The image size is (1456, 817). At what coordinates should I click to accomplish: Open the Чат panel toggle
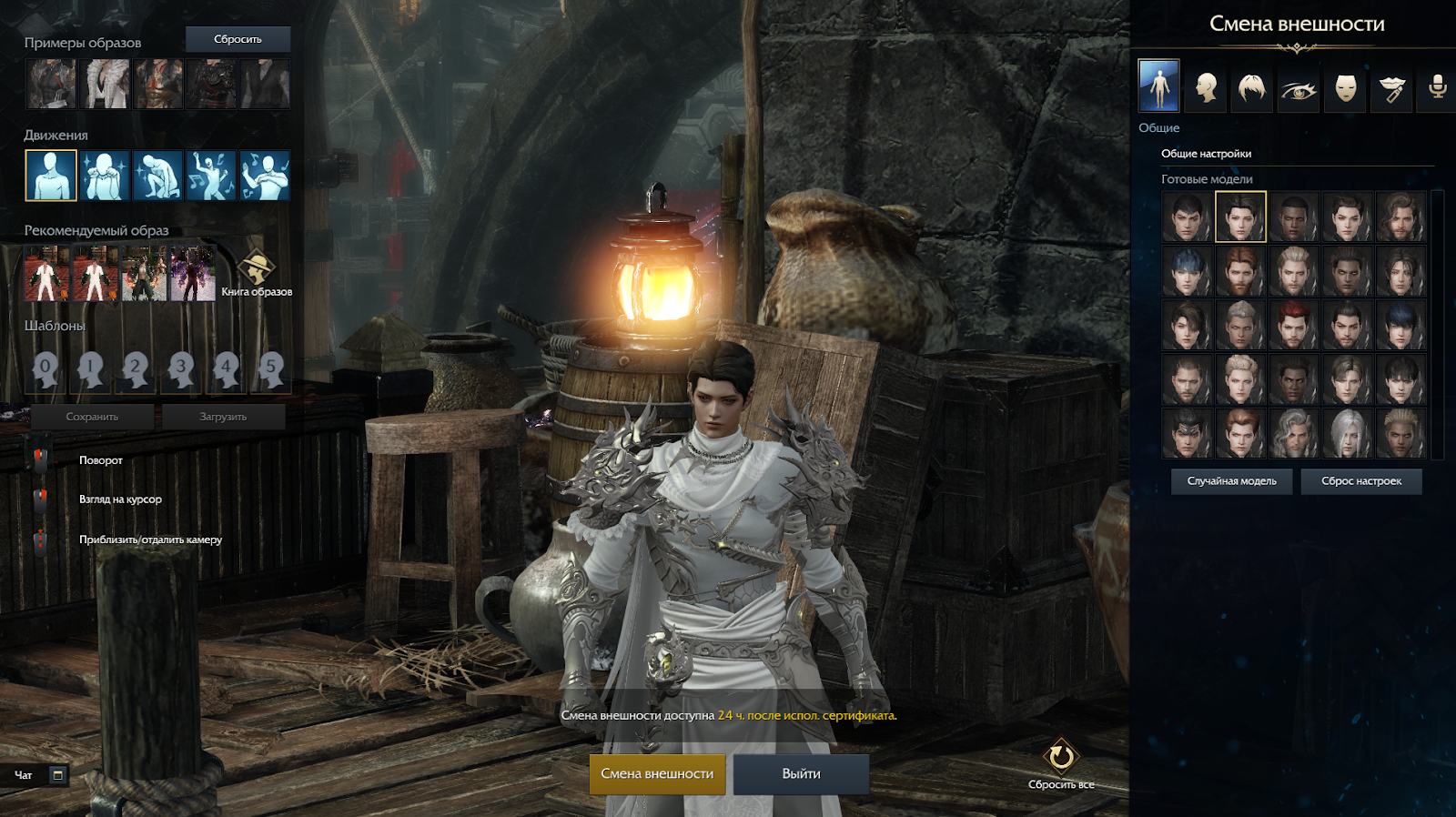57,775
